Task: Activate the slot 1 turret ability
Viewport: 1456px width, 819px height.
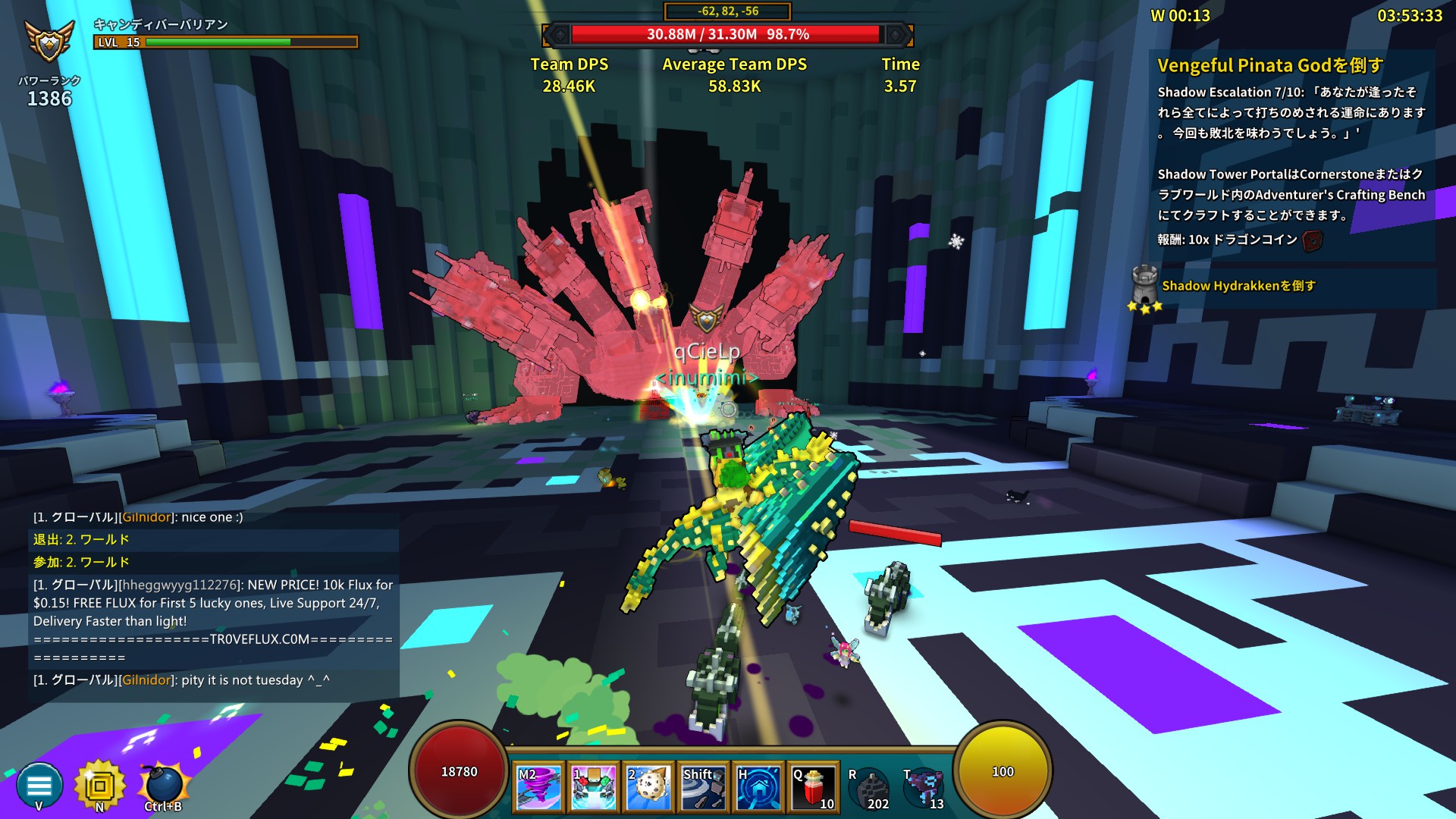Action: point(593,786)
